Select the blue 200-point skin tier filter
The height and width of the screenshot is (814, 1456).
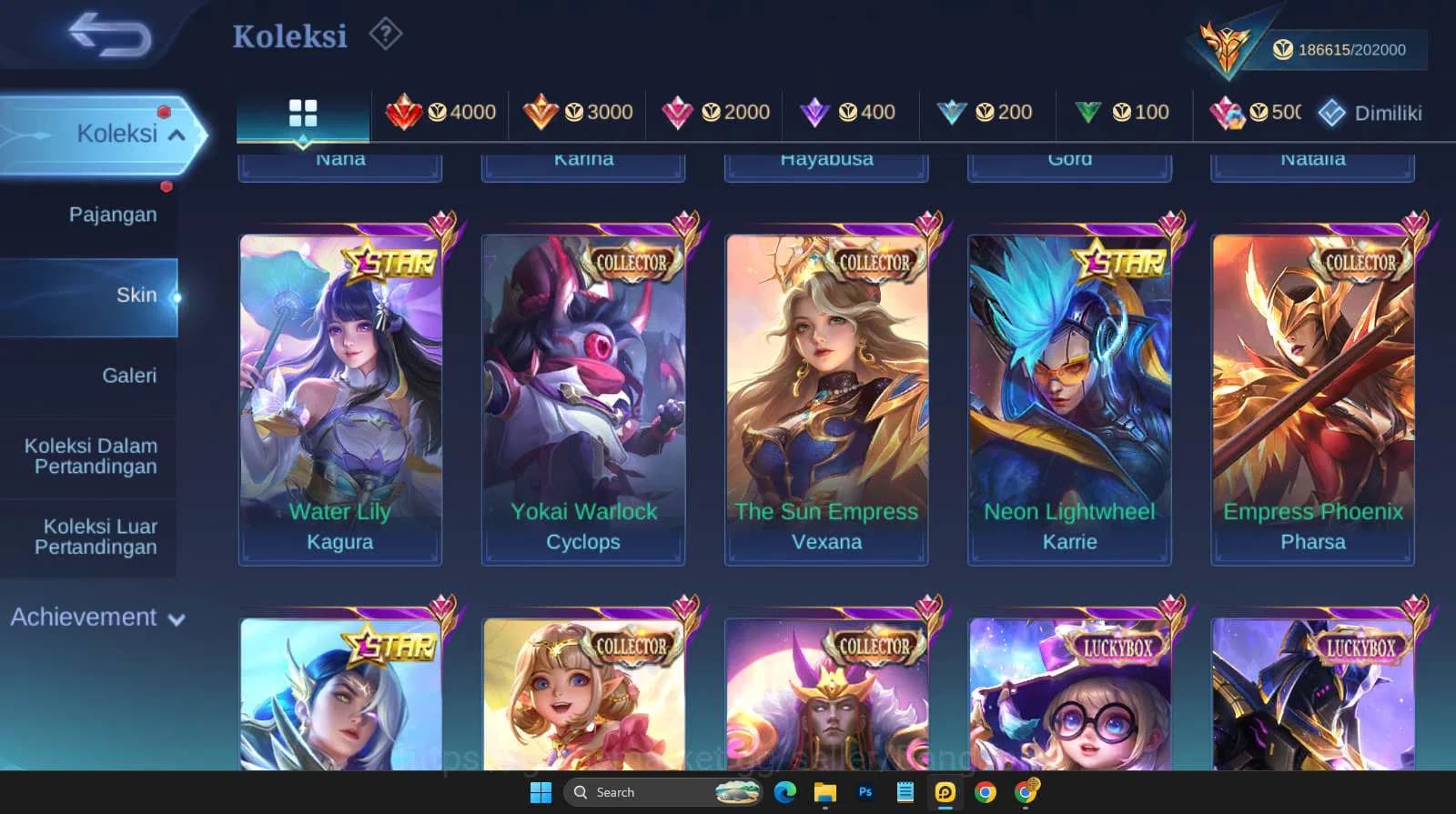(x=986, y=112)
